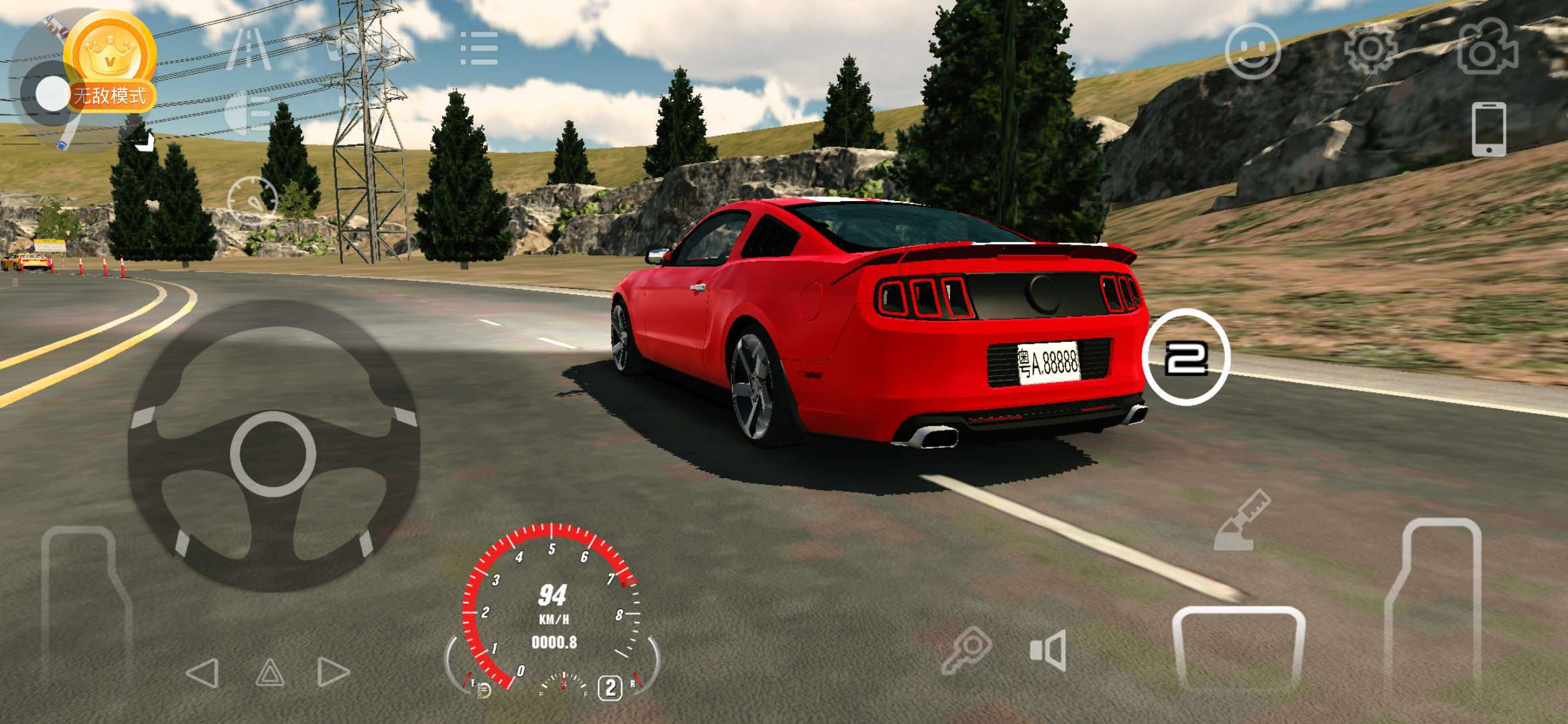The height and width of the screenshot is (724, 1568).
Task: Turn on the right turn signal arrow
Action: tap(333, 672)
